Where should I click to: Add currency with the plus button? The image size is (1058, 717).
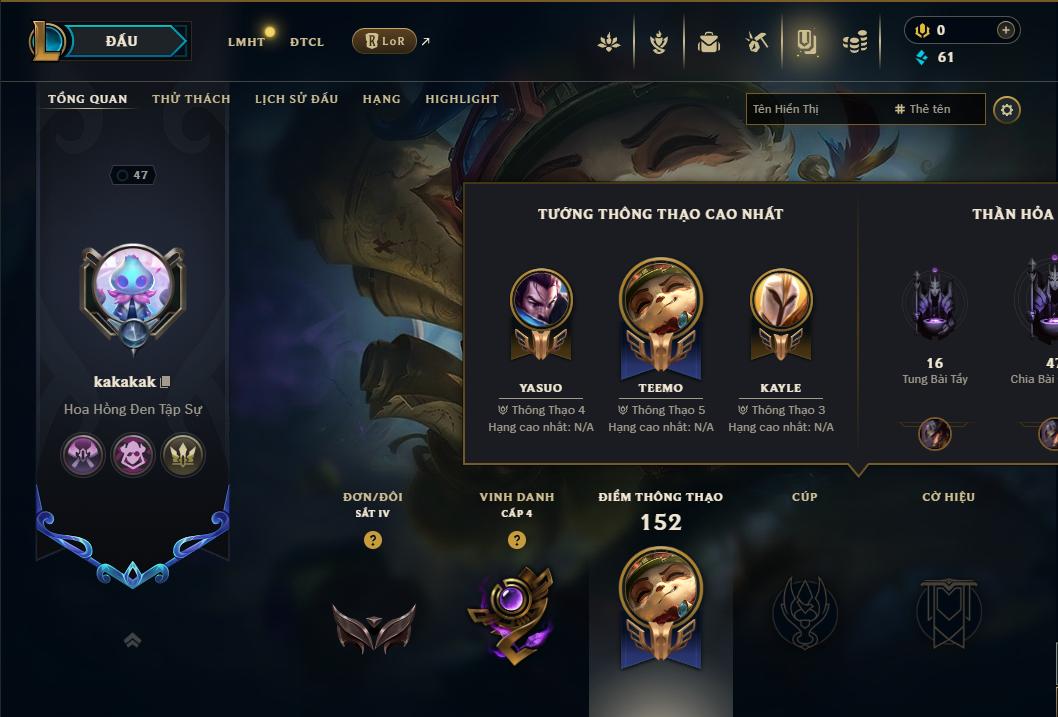pyautogui.click(x=1005, y=31)
